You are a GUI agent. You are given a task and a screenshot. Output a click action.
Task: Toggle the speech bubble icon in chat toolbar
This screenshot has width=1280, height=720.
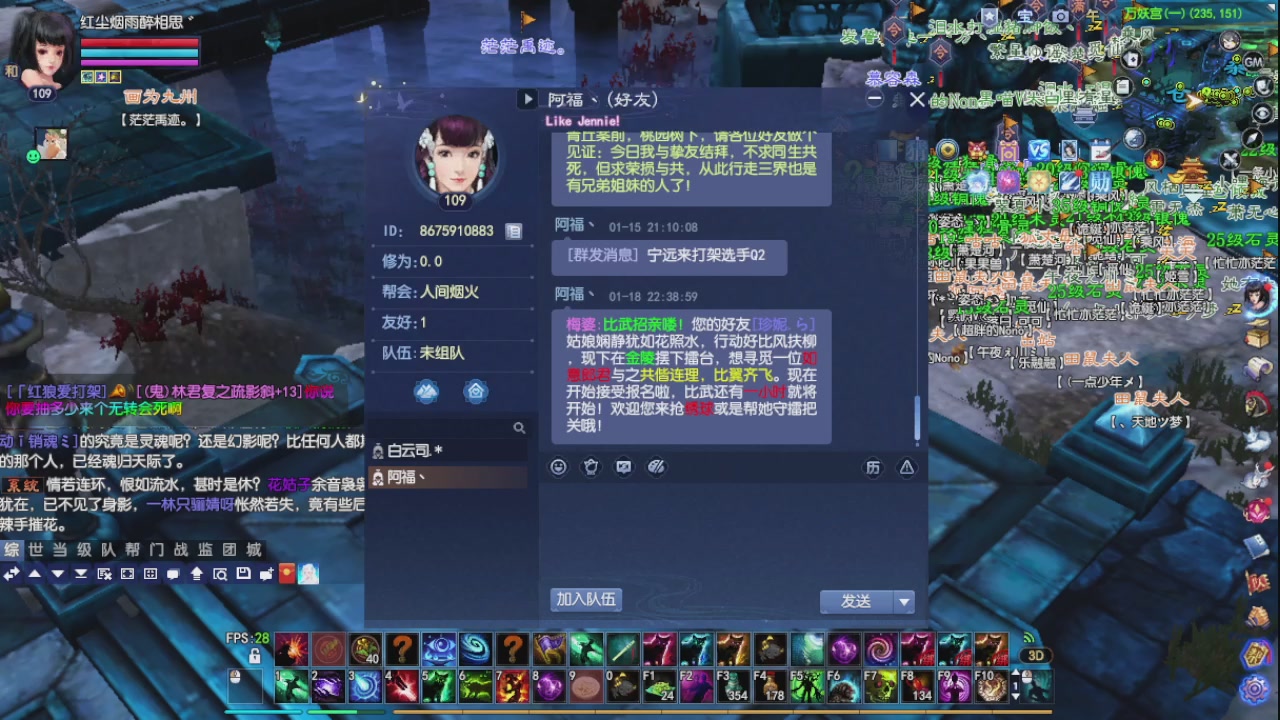click(172, 573)
